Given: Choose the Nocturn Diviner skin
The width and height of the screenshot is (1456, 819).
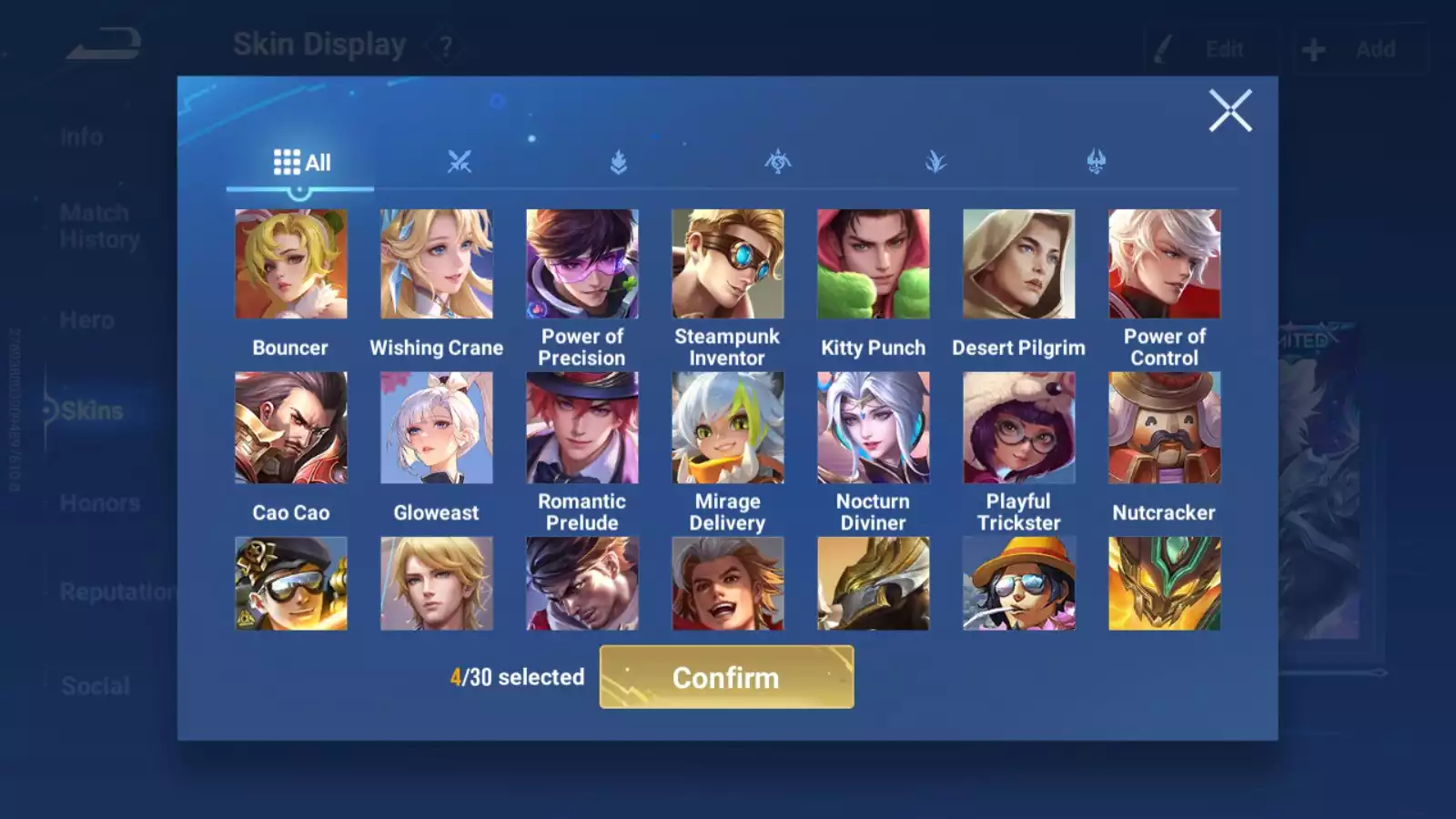Looking at the screenshot, I should [x=874, y=428].
